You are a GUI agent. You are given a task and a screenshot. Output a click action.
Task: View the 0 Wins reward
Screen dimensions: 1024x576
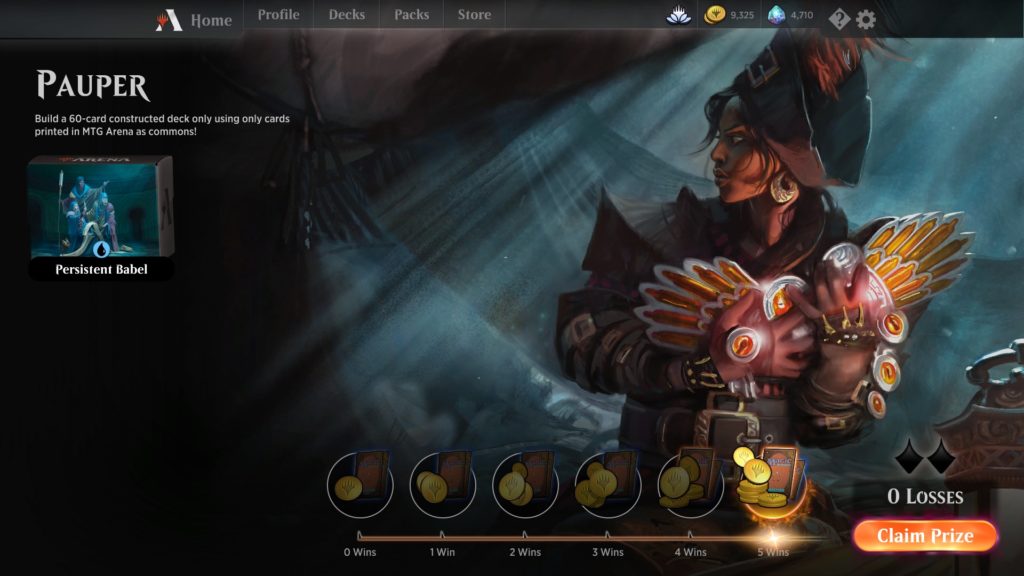(360, 485)
